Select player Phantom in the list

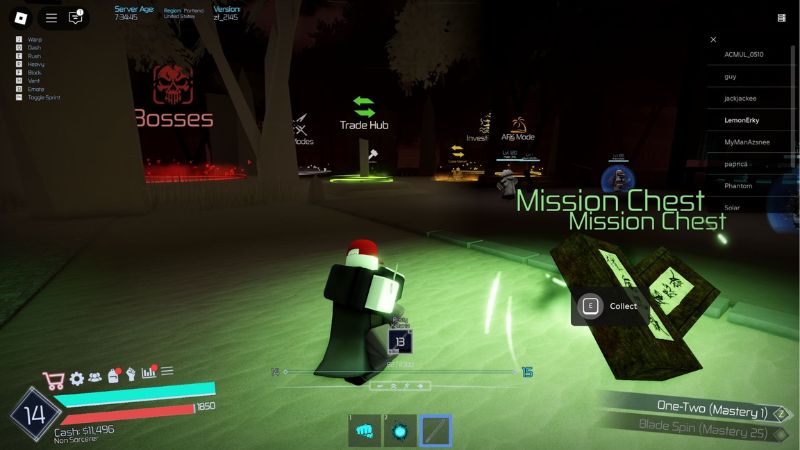pyautogui.click(x=738, y=186)
